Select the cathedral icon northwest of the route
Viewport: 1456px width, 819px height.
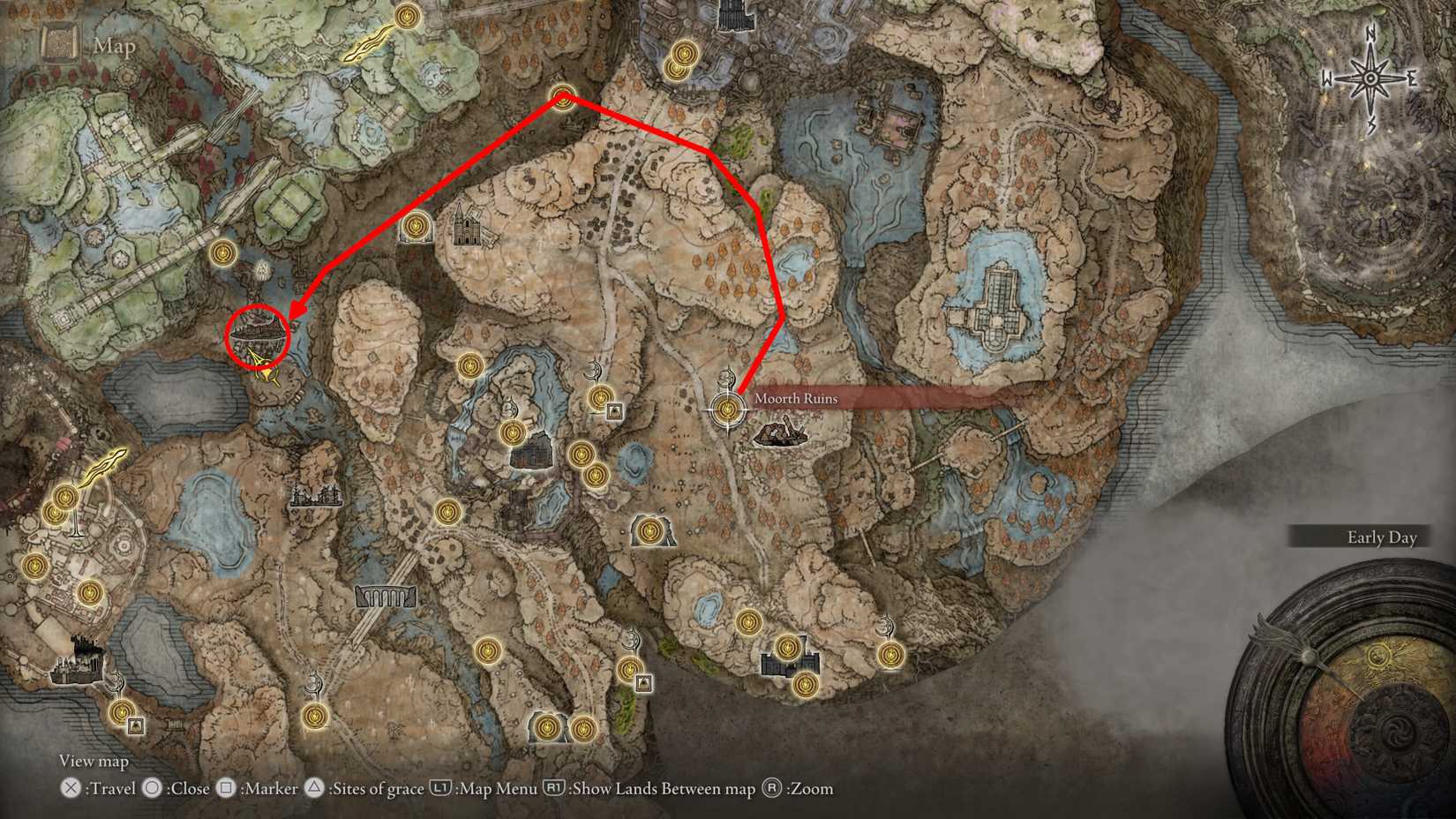[x=469, y=228]
